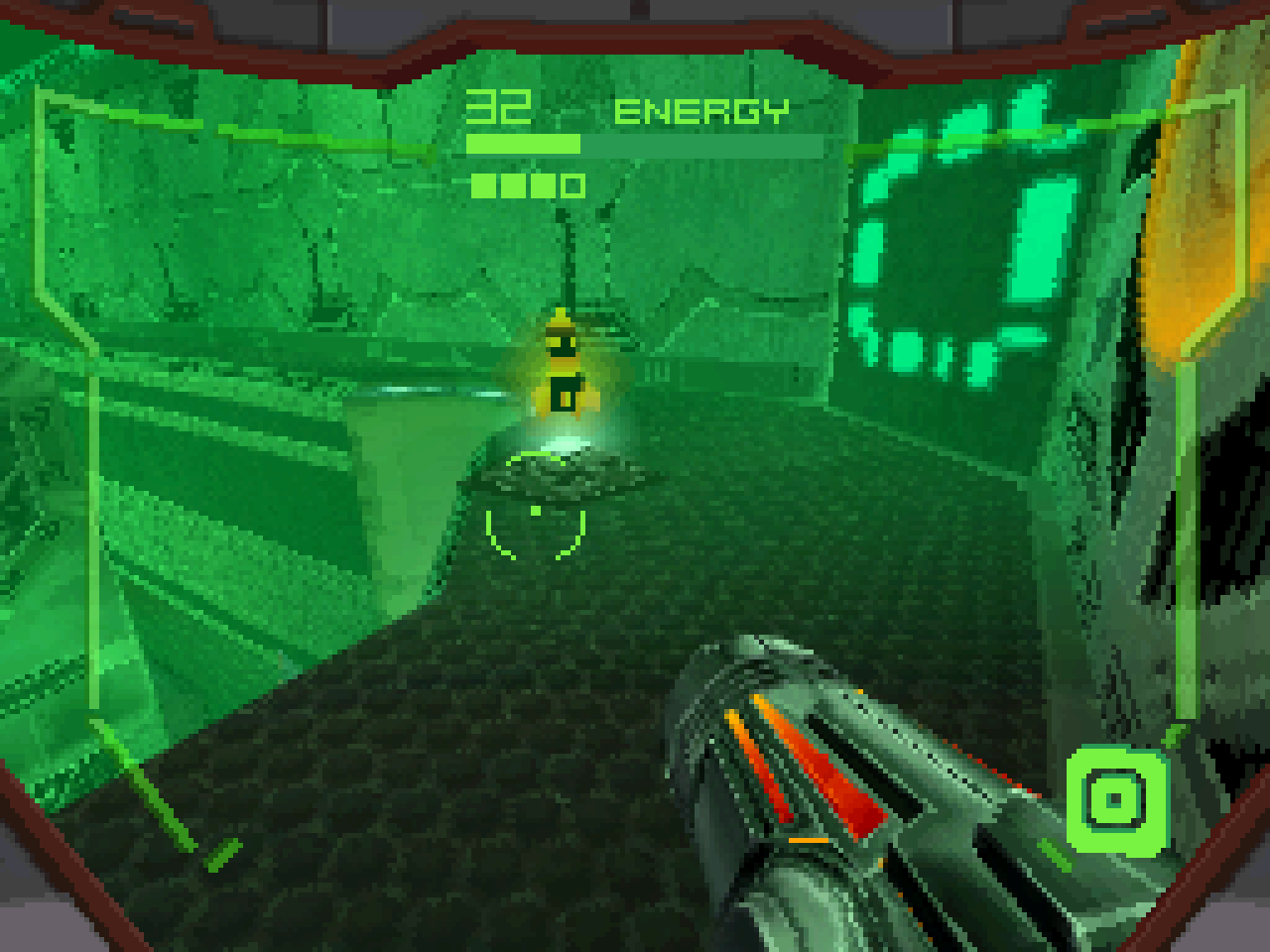This screenshot has width=1270, height=952.
Task: Select the ENERGY label text
Action: click(699, 110)
